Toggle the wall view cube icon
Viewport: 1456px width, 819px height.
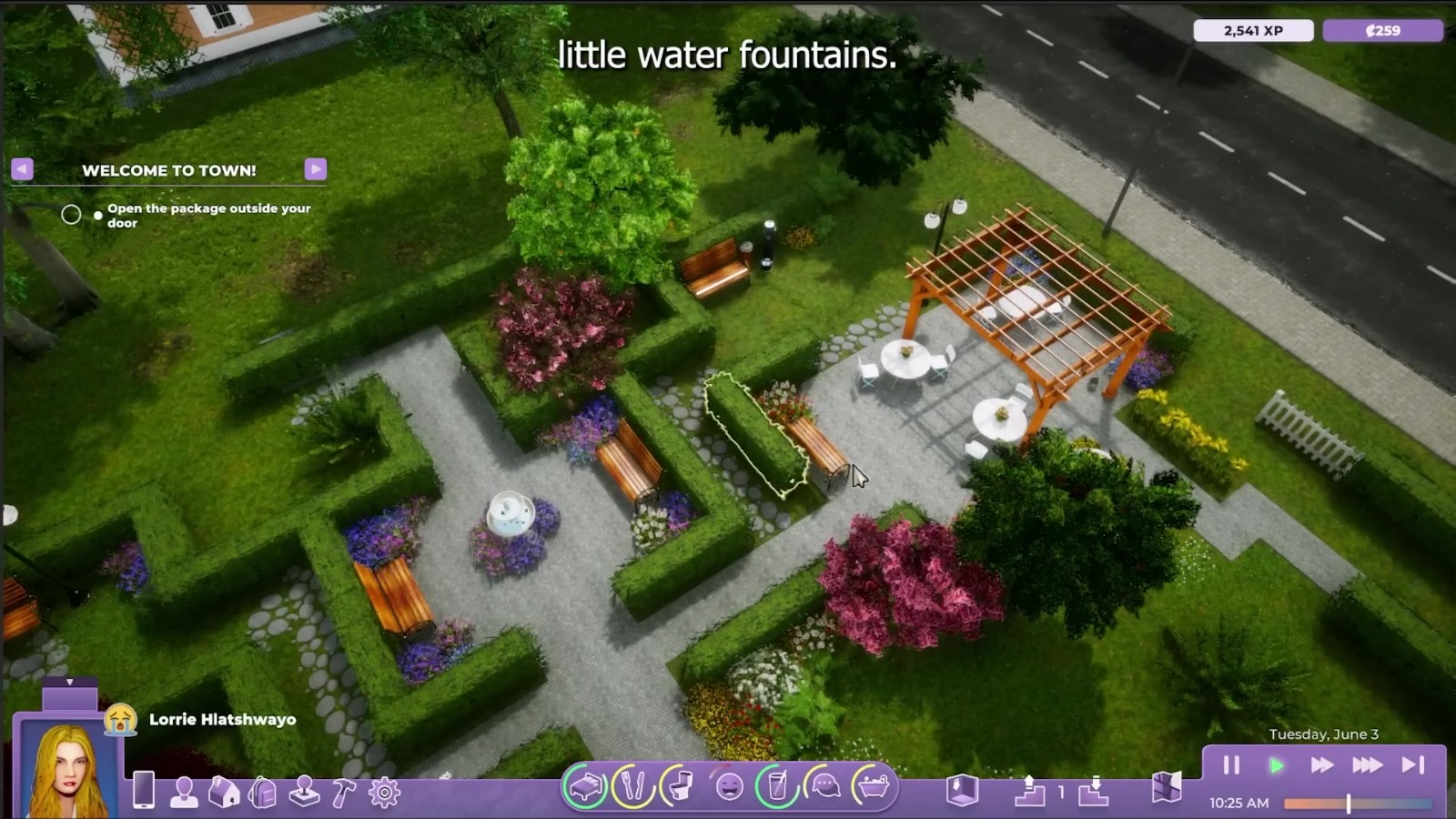[x=961, y=790]
